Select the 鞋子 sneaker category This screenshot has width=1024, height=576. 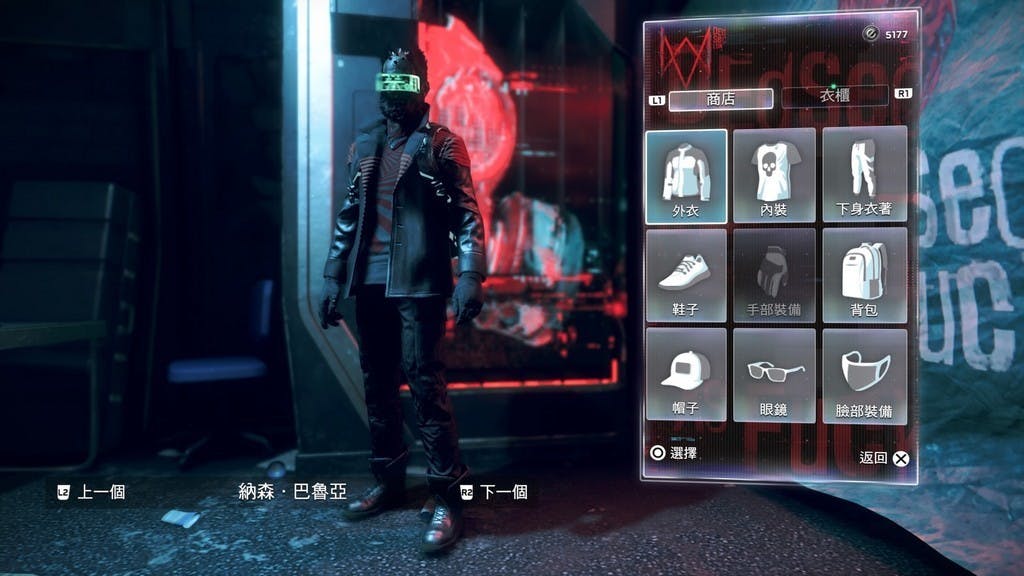686,275
